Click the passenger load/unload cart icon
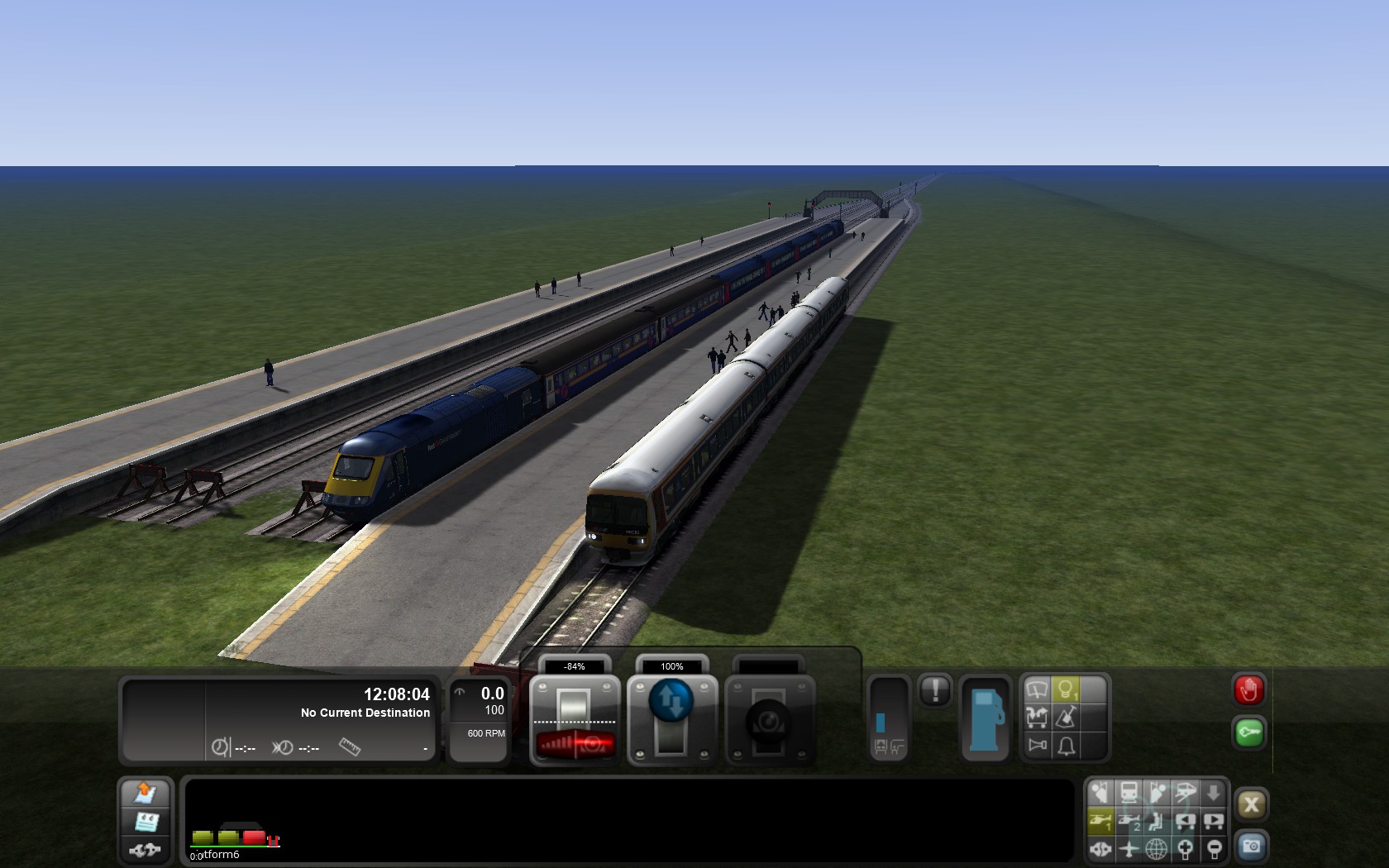The image size is (1389, 868). [1037, 718]
